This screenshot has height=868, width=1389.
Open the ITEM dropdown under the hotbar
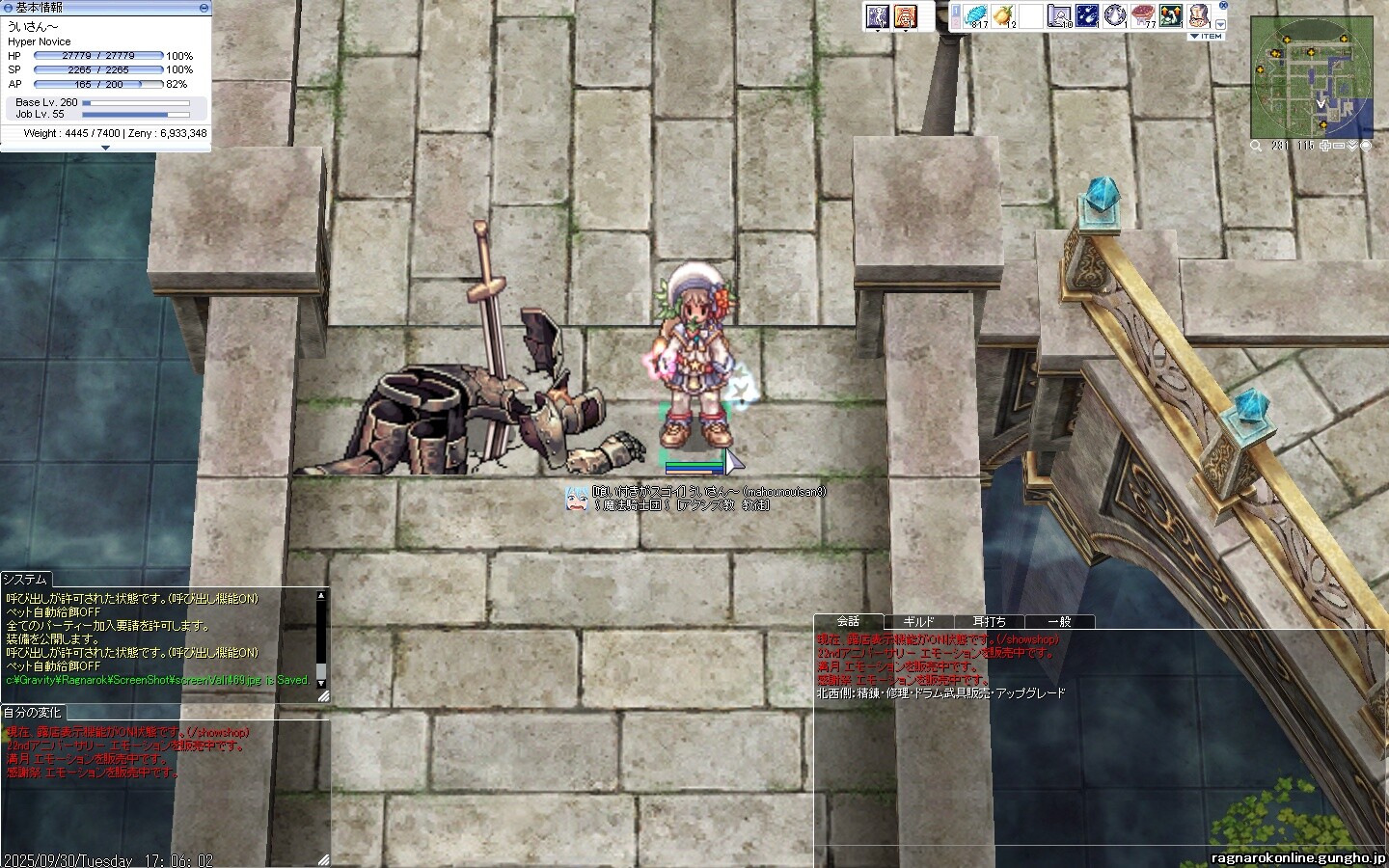1206,37
